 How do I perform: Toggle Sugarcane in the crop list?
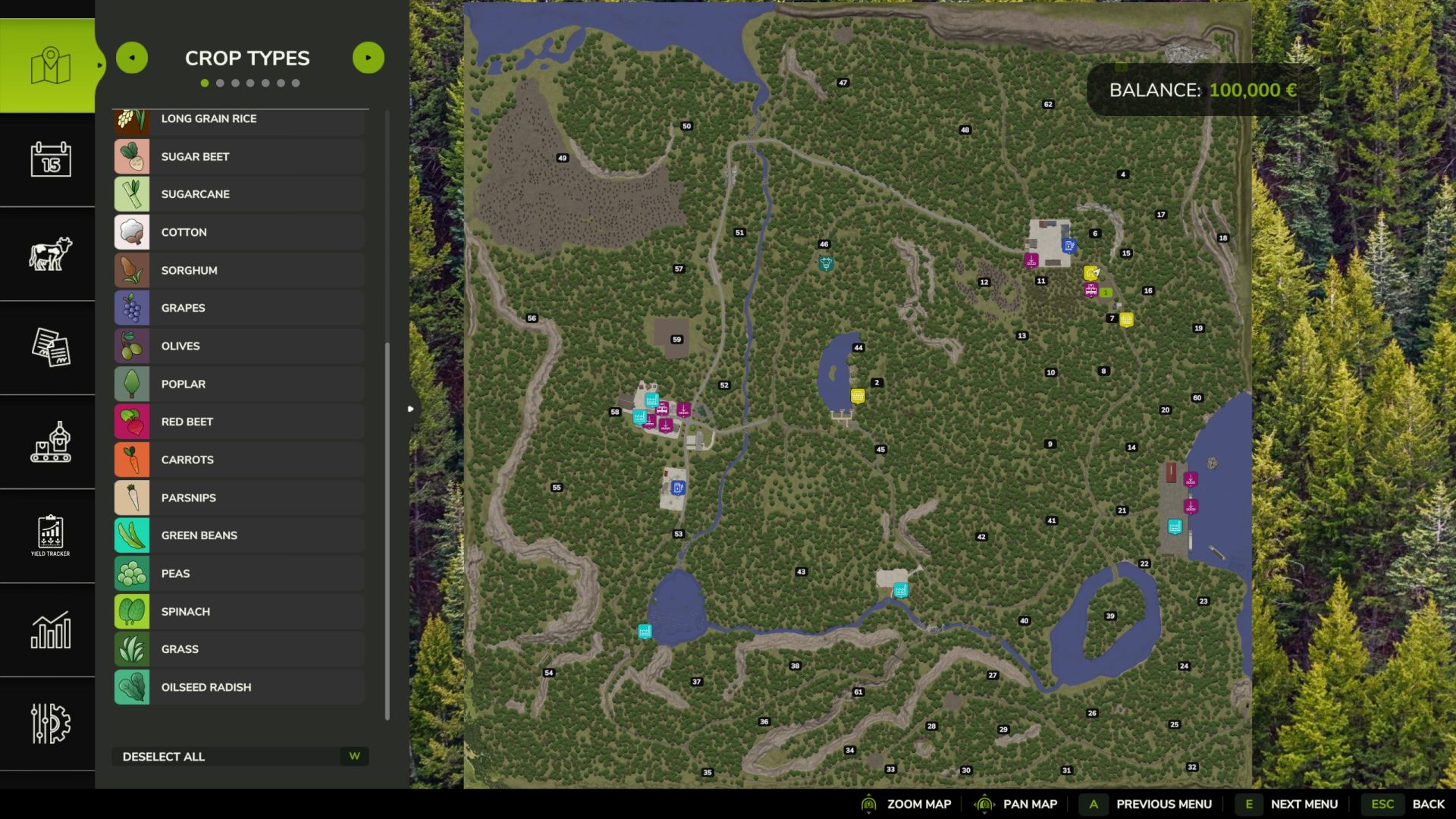point(239,194)
